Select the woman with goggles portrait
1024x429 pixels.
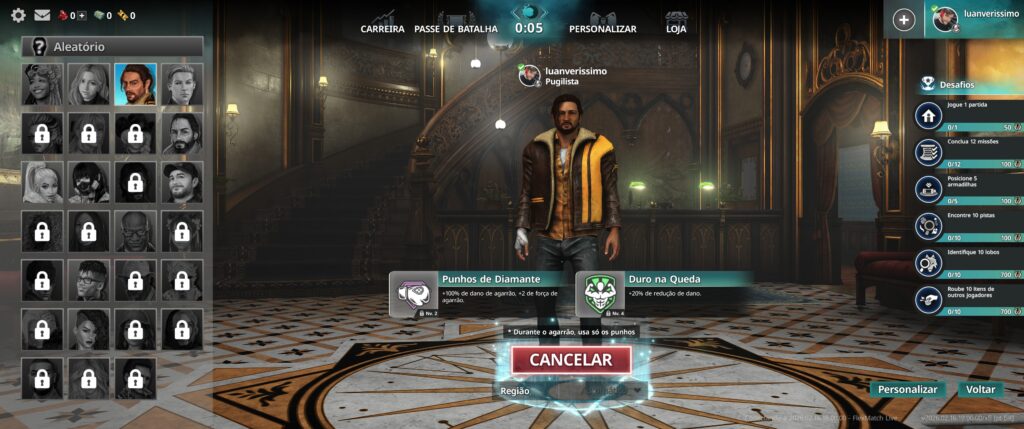(x=42, y=85)
